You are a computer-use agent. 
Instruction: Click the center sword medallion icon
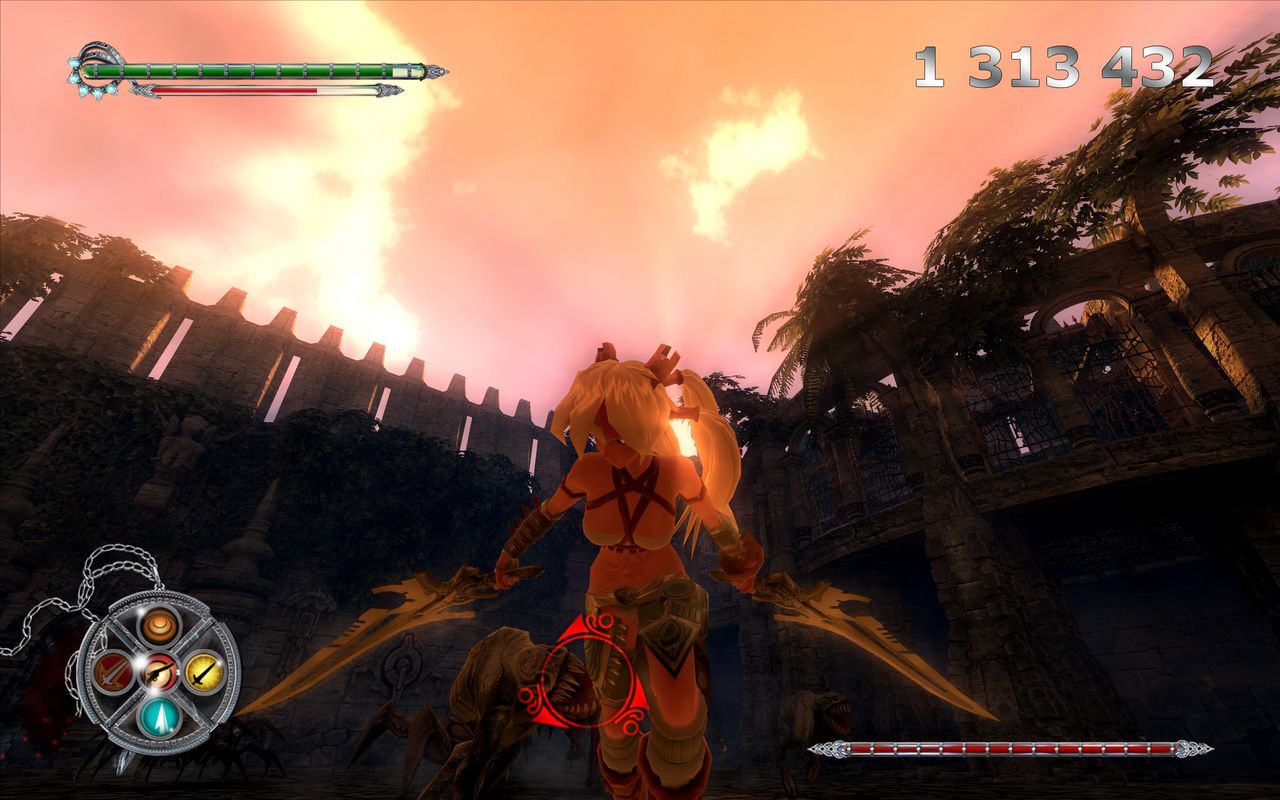(158, 671)
